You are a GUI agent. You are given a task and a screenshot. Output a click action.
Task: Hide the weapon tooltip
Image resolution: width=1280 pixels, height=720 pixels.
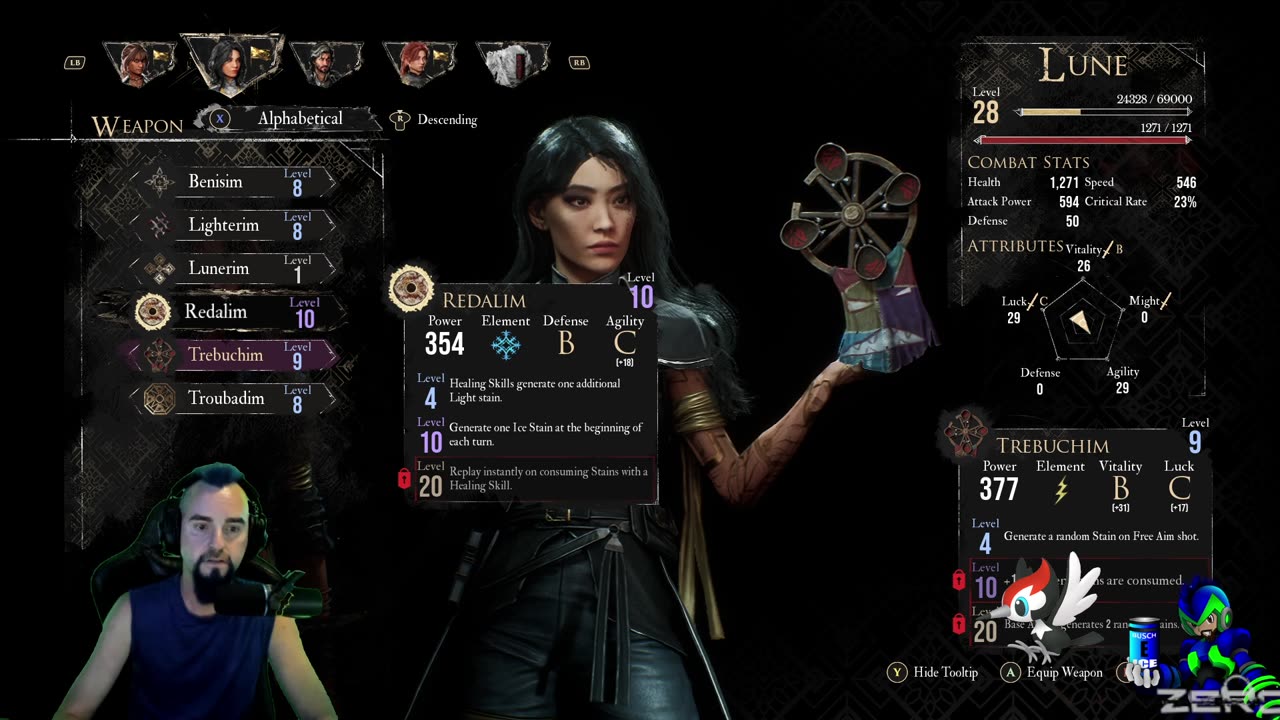tap(934, 672)
